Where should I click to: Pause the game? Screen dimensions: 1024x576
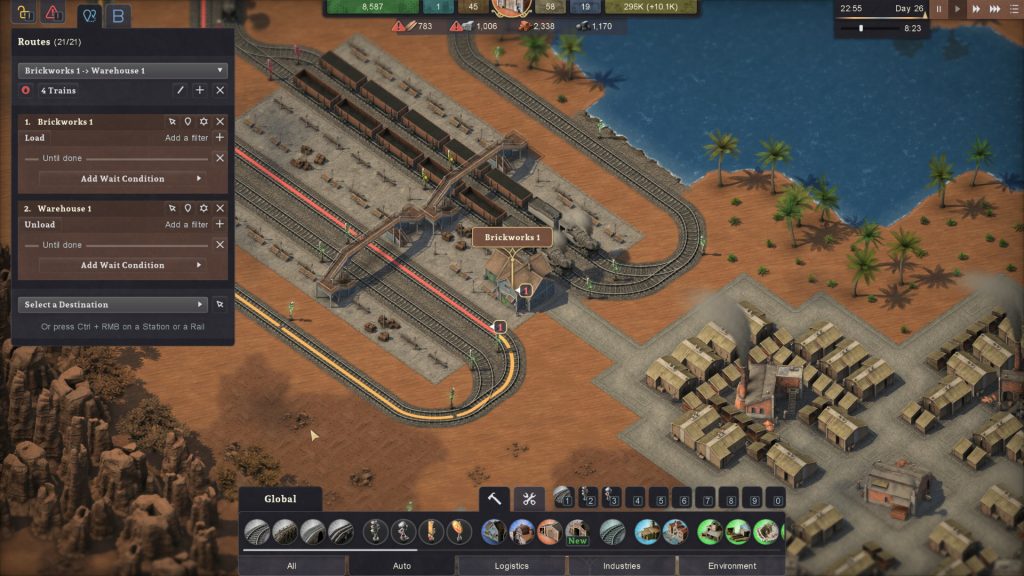point(939,9)
